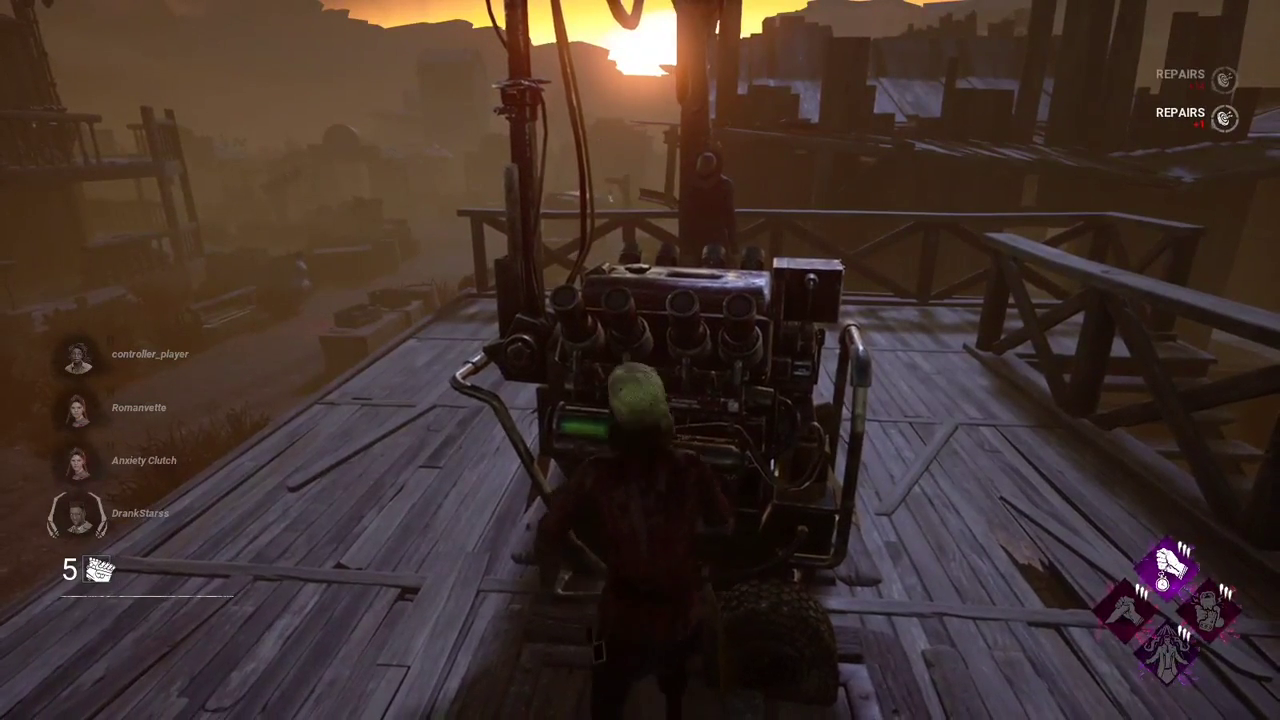The width and height of the screenshot is (1280, 720).
Task: Select the controller_player survivor portrait
Action: click(78, 357)
